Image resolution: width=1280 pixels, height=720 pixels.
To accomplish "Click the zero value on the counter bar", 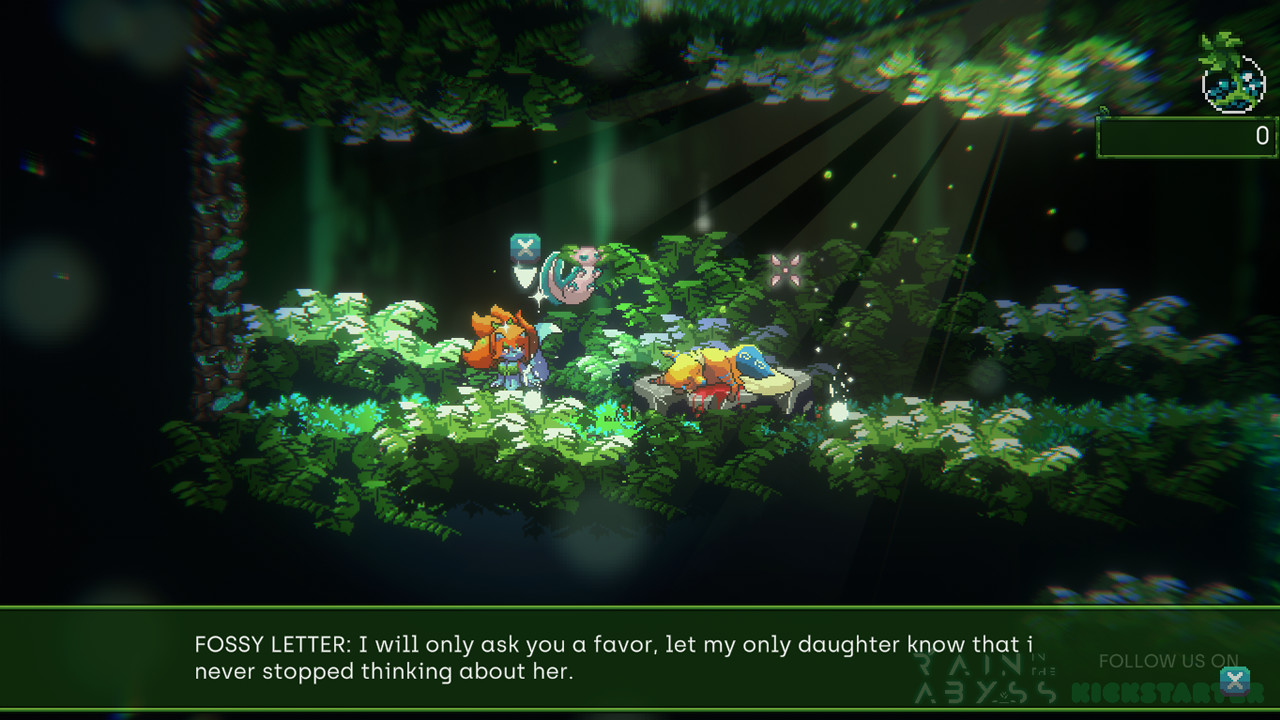I will [x=1262, y=137].
